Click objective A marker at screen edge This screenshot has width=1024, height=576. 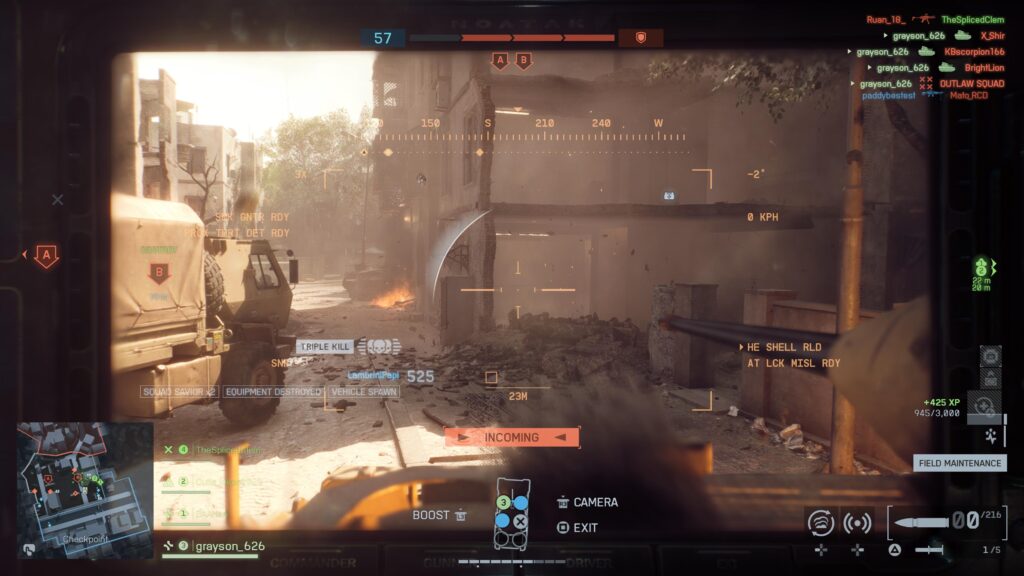pos(46,256)
